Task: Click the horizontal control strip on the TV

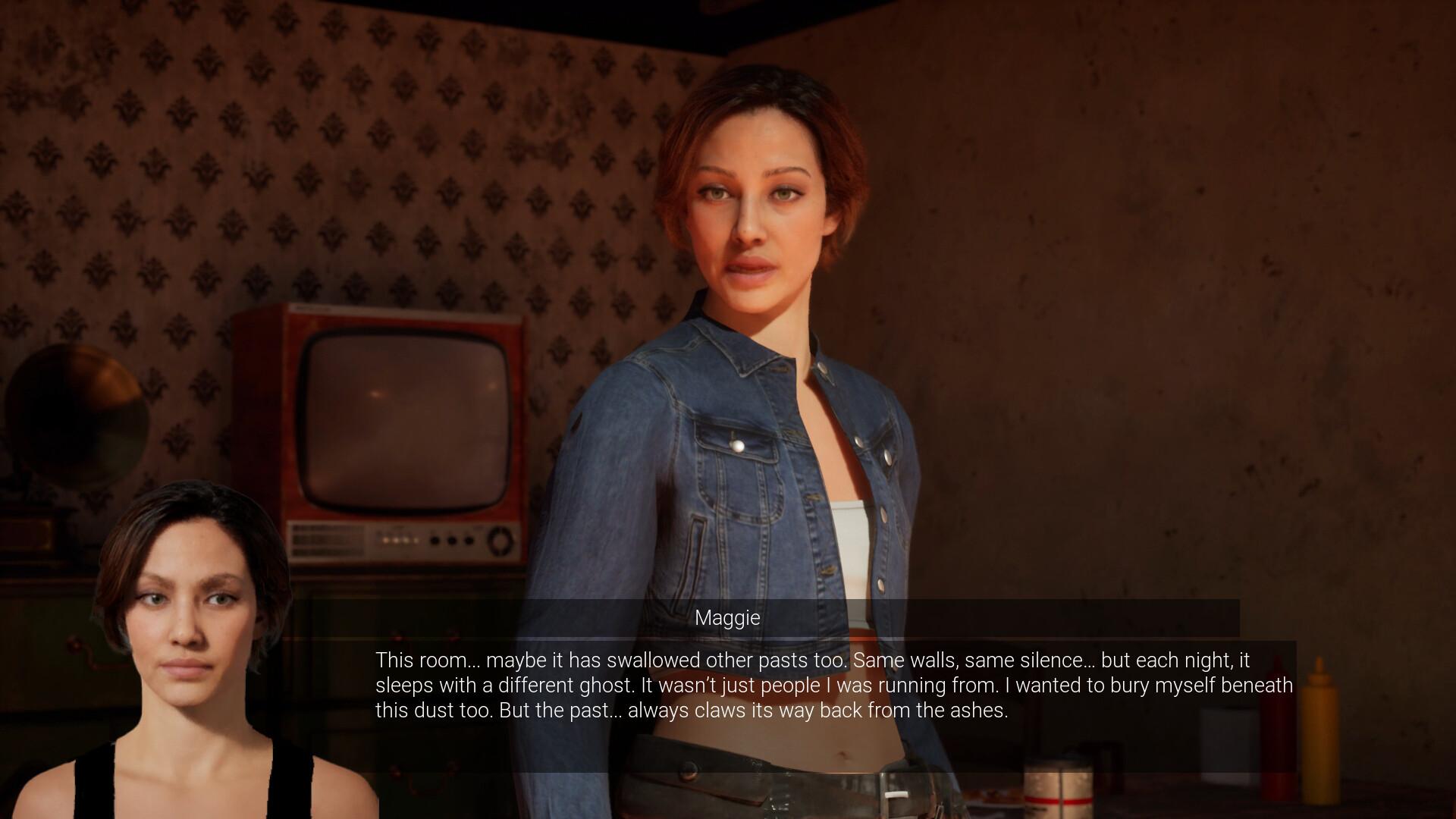Action: pos(398,541)
